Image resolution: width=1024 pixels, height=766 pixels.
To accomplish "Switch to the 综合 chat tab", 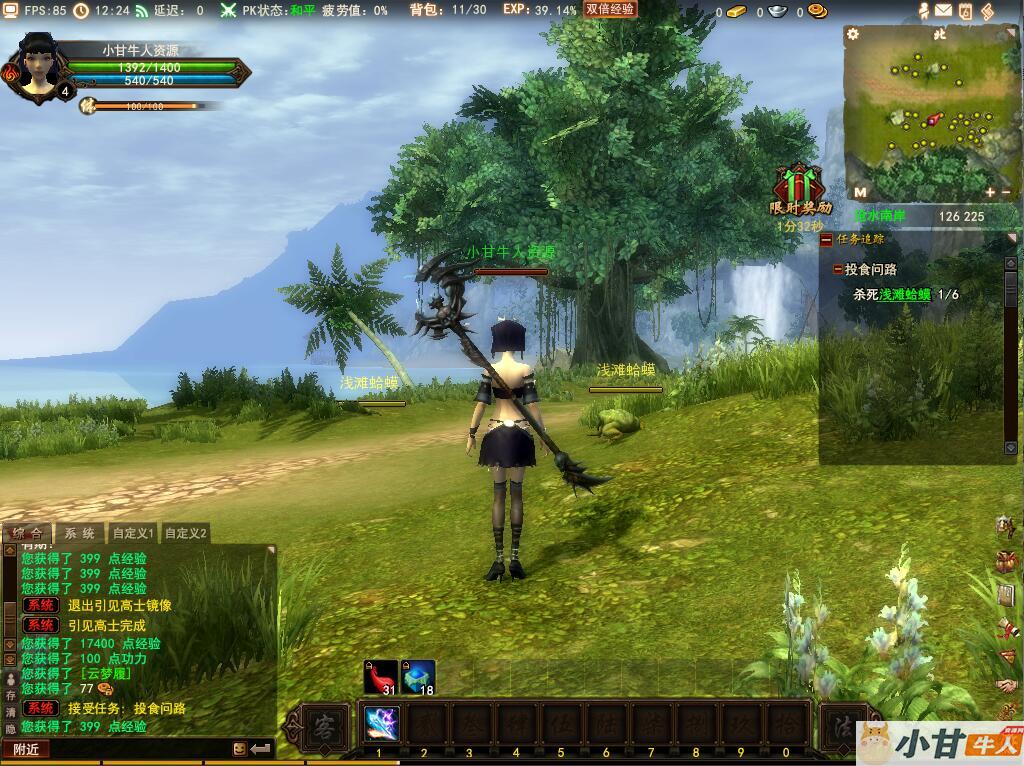I will [x=27, y=534].
